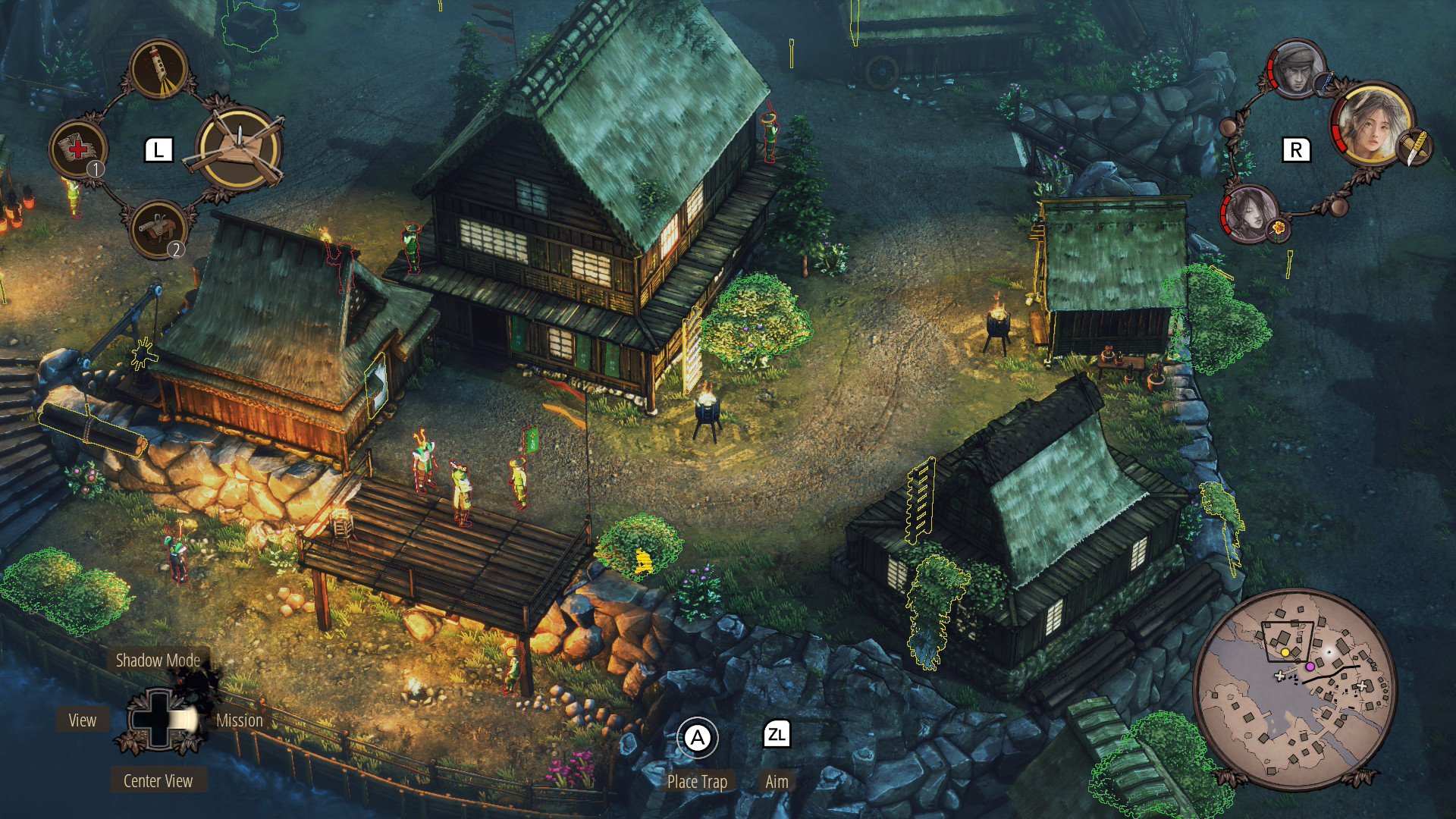Choose the matchlock pistol ability
1456x819 pixels.
(158, 228)
